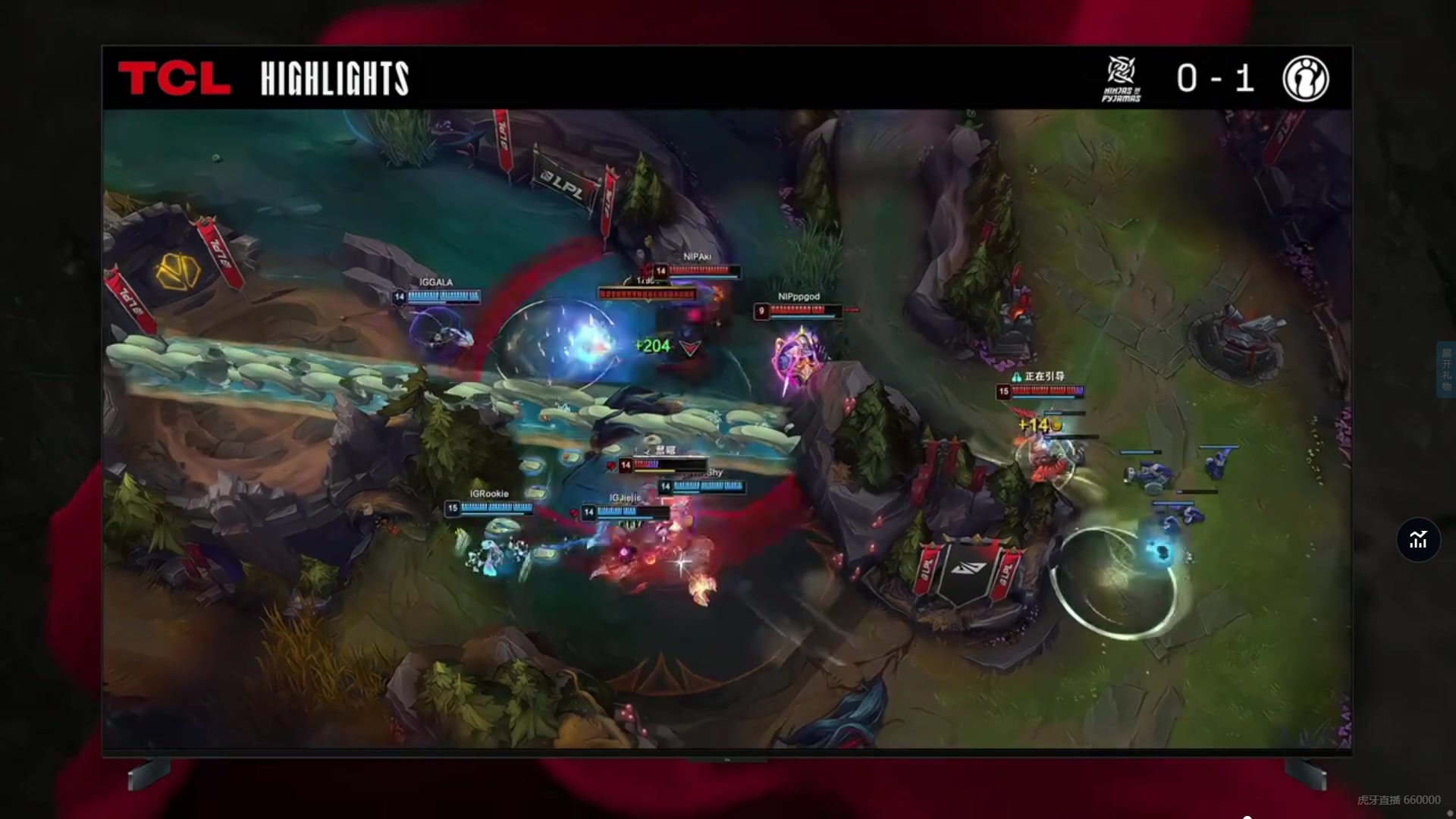Expand the 展开礼物 gift panel tab
This screenshot has width=1456, height=819.
click(x=1446, y=369)
